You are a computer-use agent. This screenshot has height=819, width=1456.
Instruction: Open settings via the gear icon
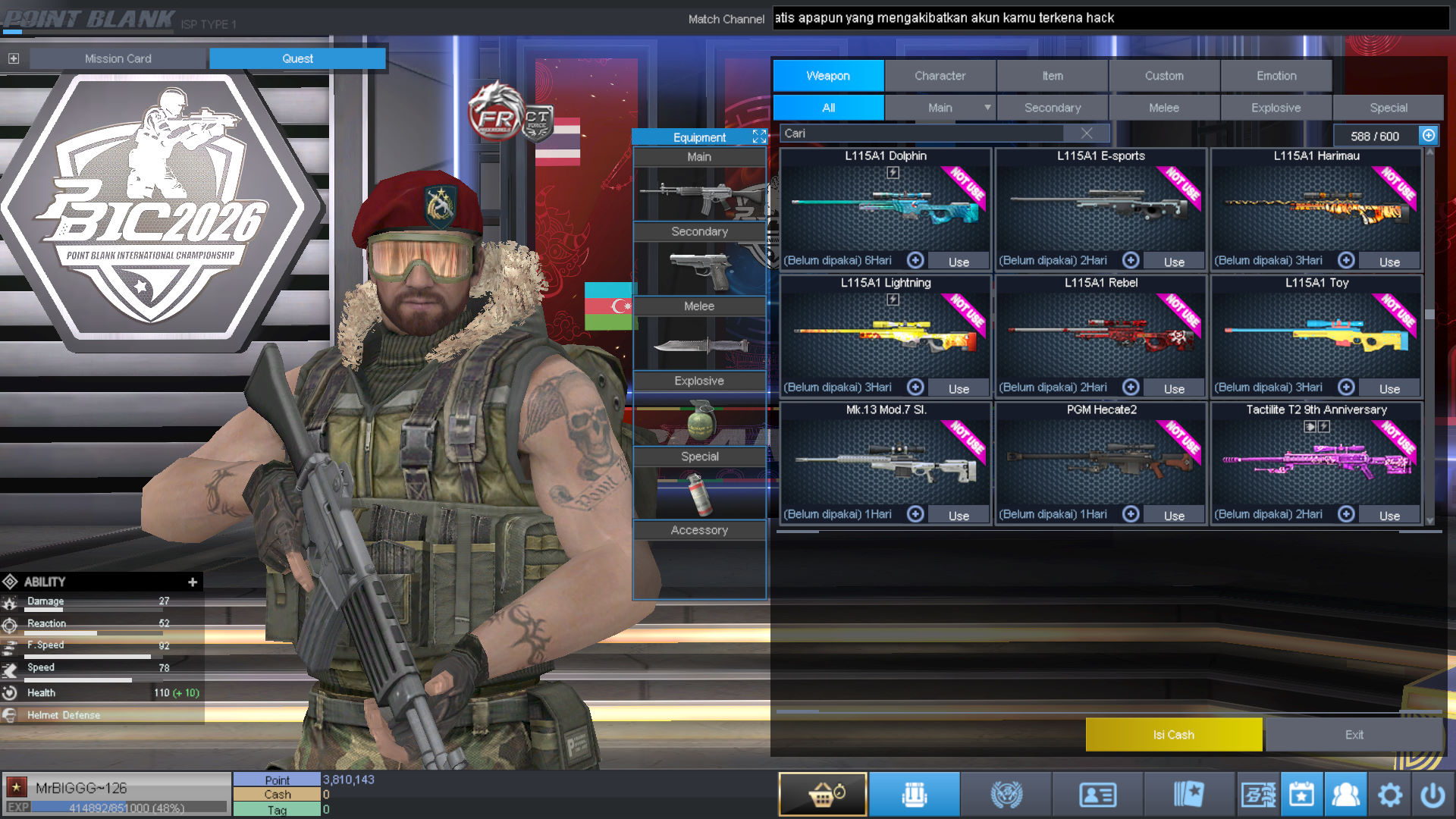coord(1389,795)
